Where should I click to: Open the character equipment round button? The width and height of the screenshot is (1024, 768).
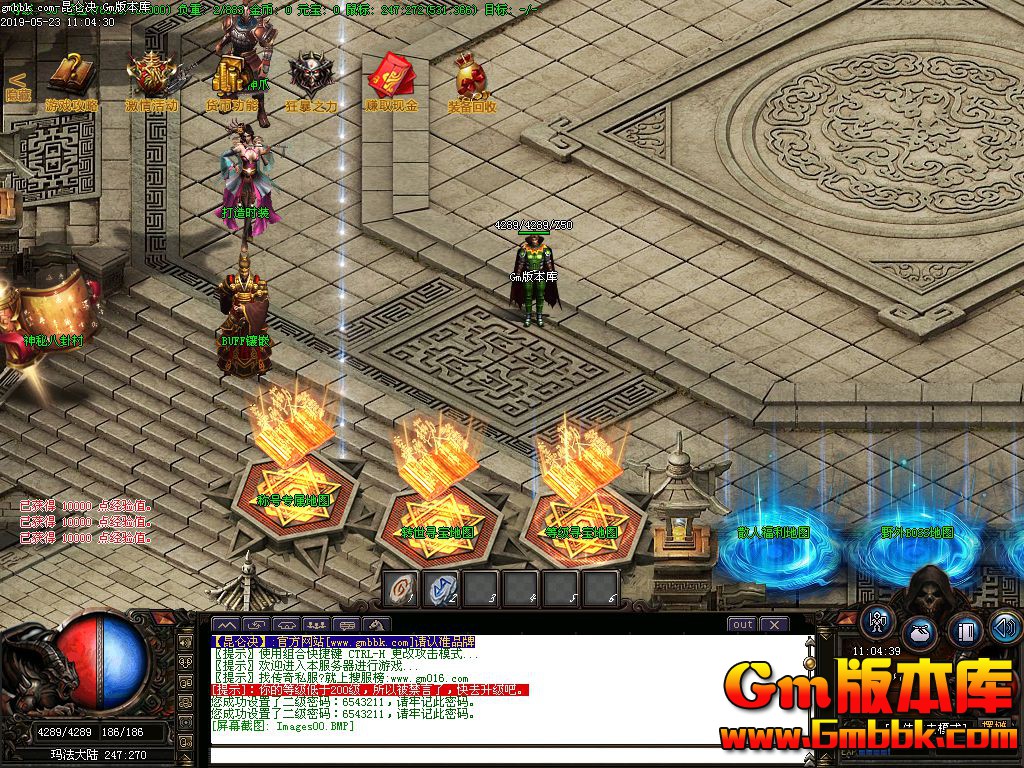[879, 620]
